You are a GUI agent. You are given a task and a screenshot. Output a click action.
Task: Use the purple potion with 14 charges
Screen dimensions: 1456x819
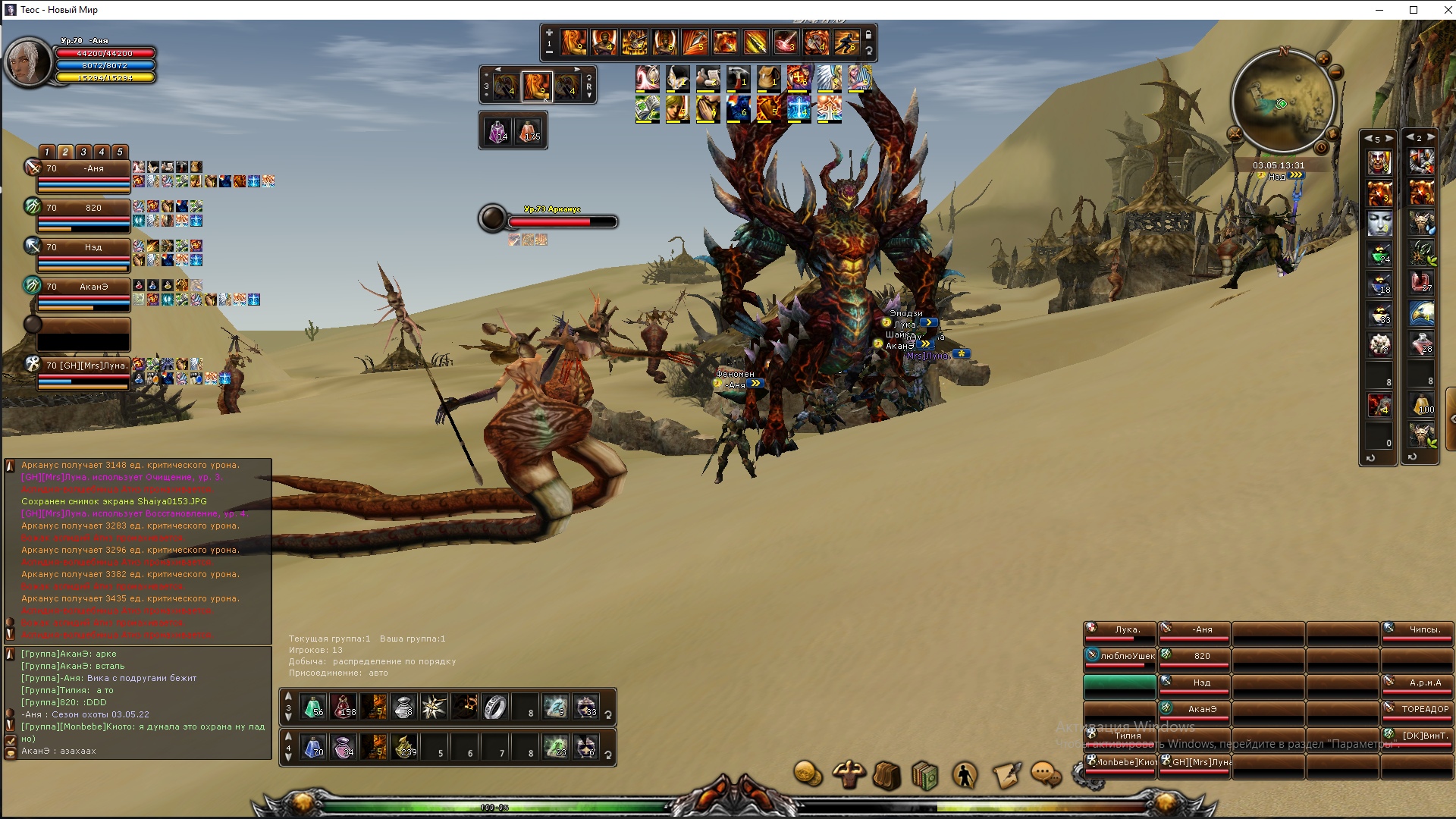click(498, 132)
